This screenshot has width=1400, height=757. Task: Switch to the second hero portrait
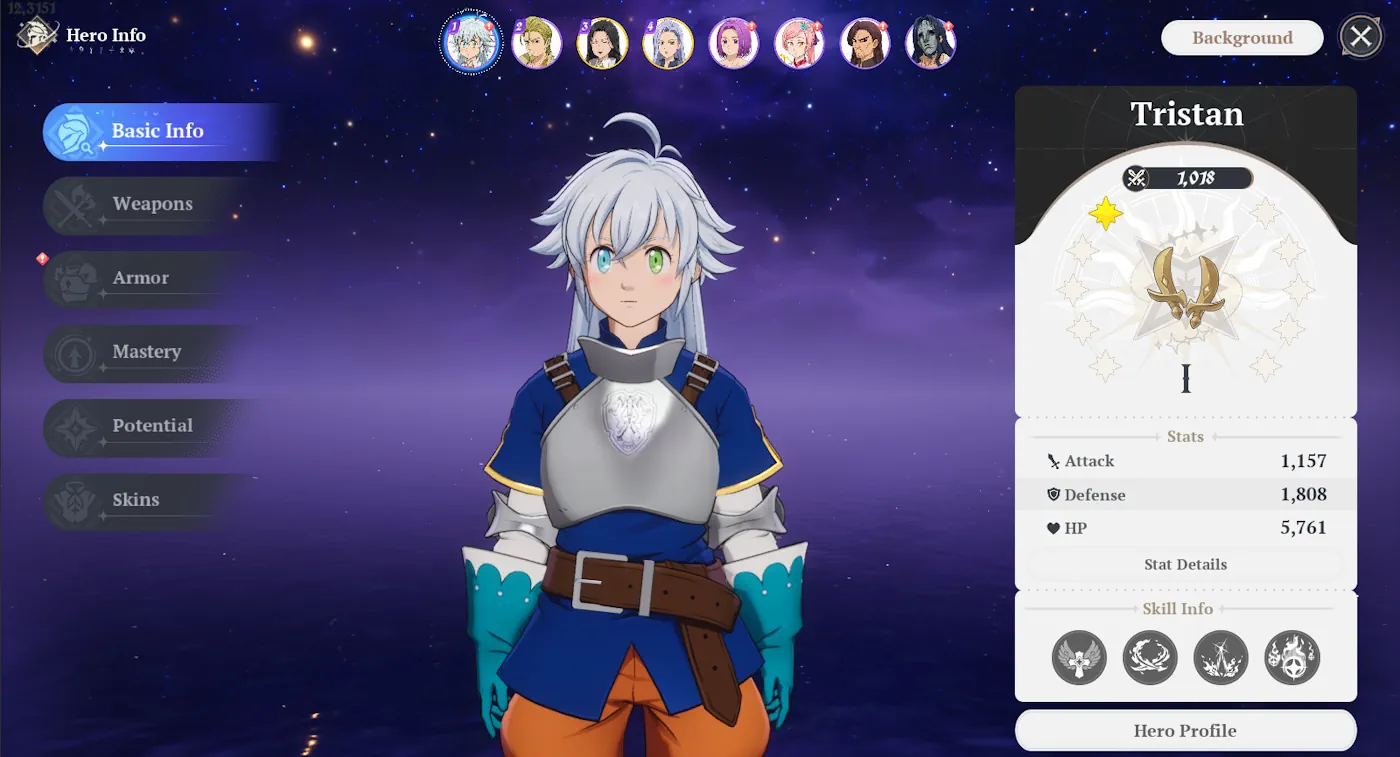pos(536,42)
